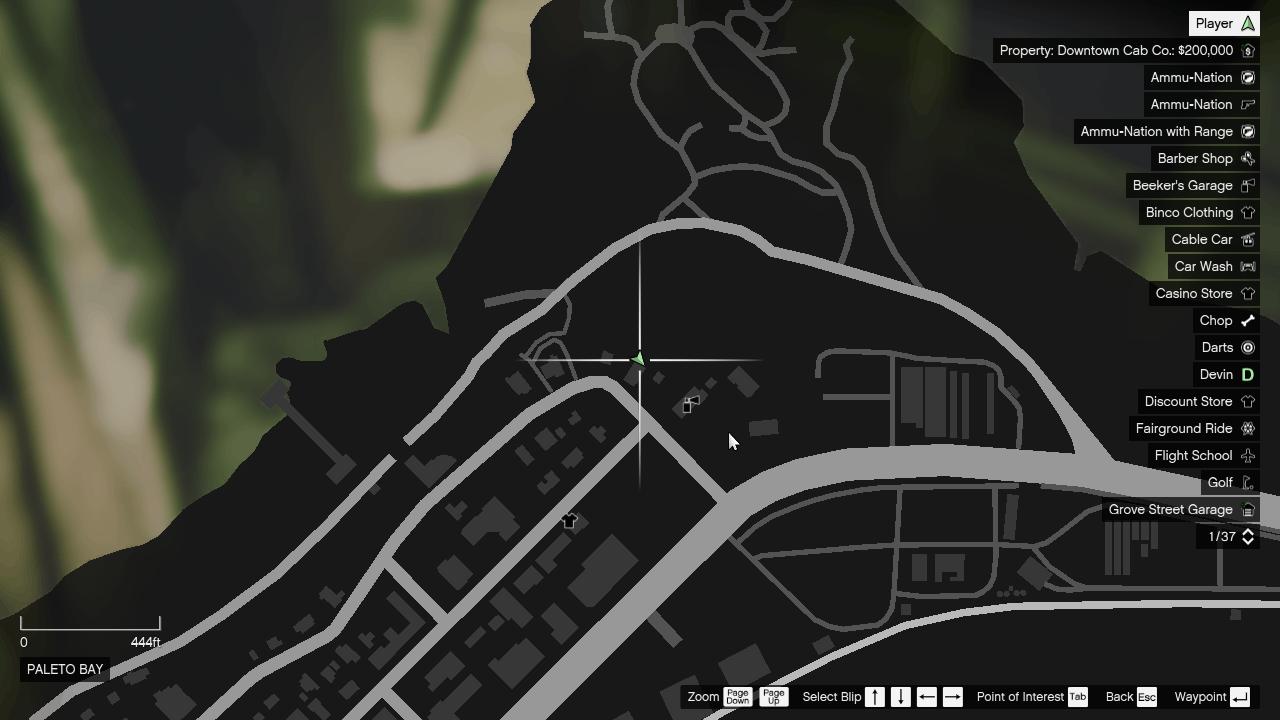Image resolution: width=1280 pixels, height=720 pixels.
Task: Select the Chop bone icon
Action: point(1247,320)
